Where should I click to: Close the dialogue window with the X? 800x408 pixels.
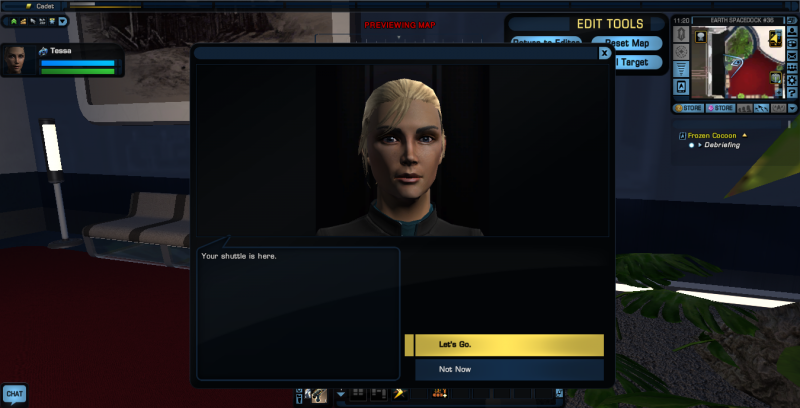point(604,53)
